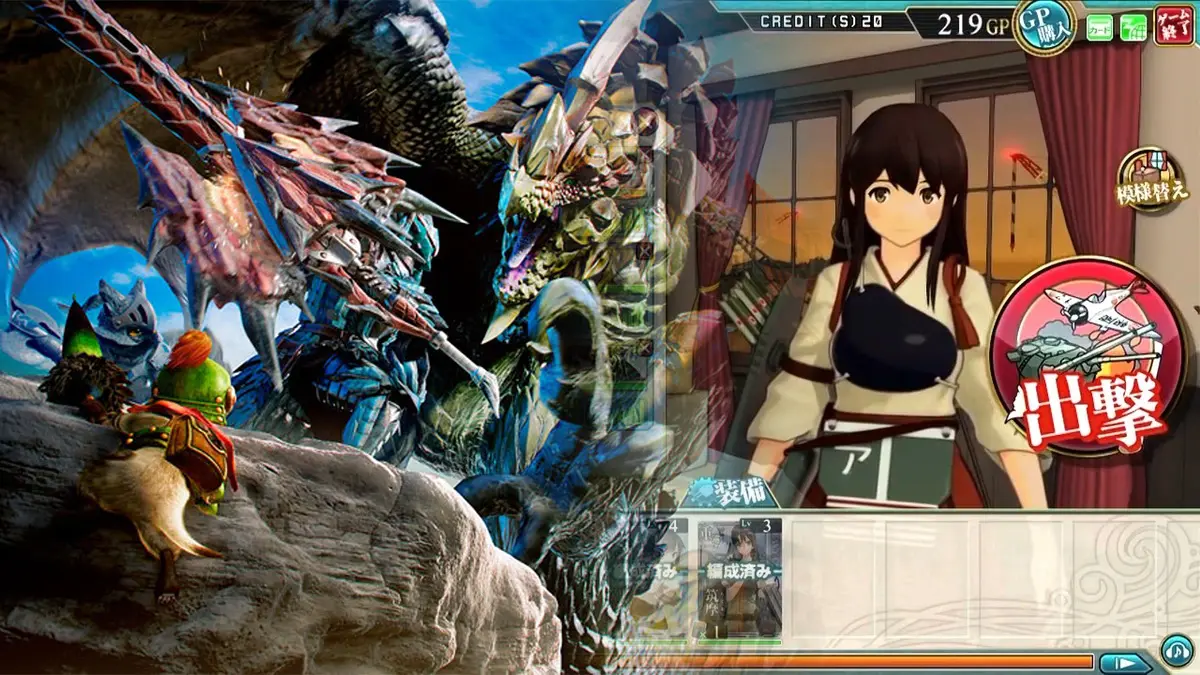This screenshot has width=1200, height=675.
Task: Tap the GP purchase (GP購入) button
Action: [1043, 24]
